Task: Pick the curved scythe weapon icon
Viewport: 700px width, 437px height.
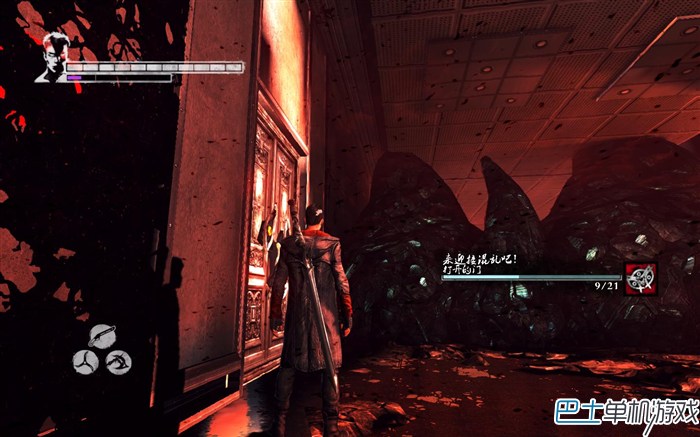Action: click(x=119, y=360)
